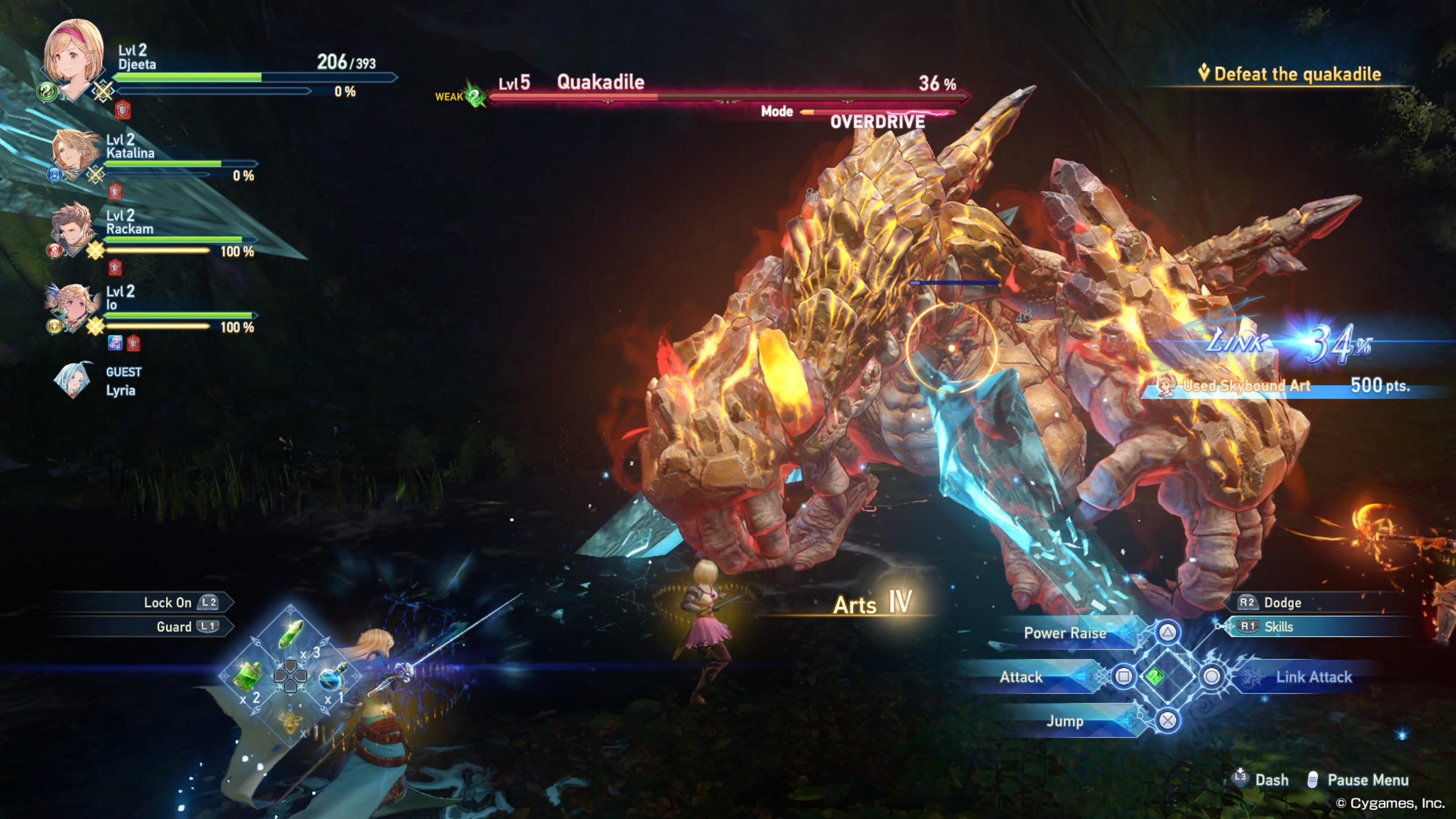Click the Defeat the quakadile objective

coord(1297,74)
